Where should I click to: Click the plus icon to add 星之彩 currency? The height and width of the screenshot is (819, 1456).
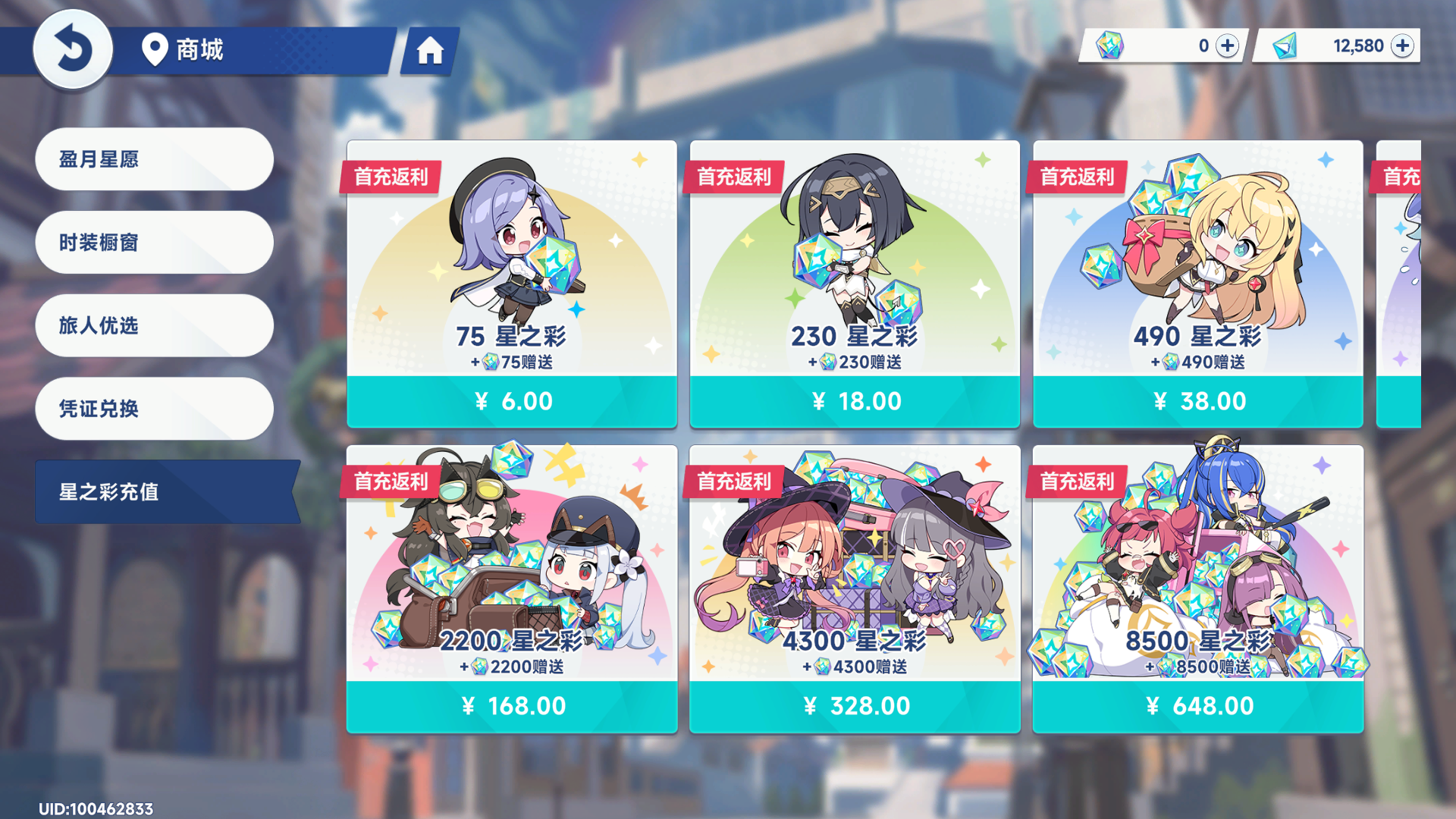[1225, 46]
